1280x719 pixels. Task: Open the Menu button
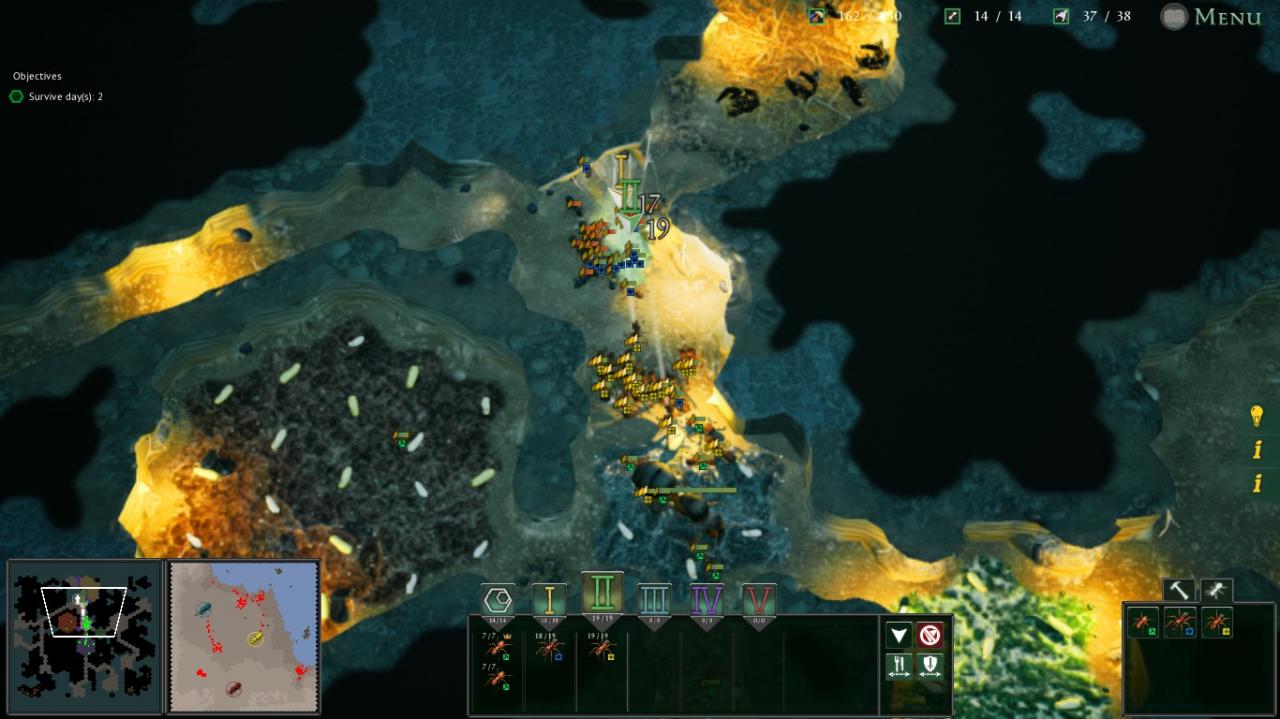coord(1213,17)
